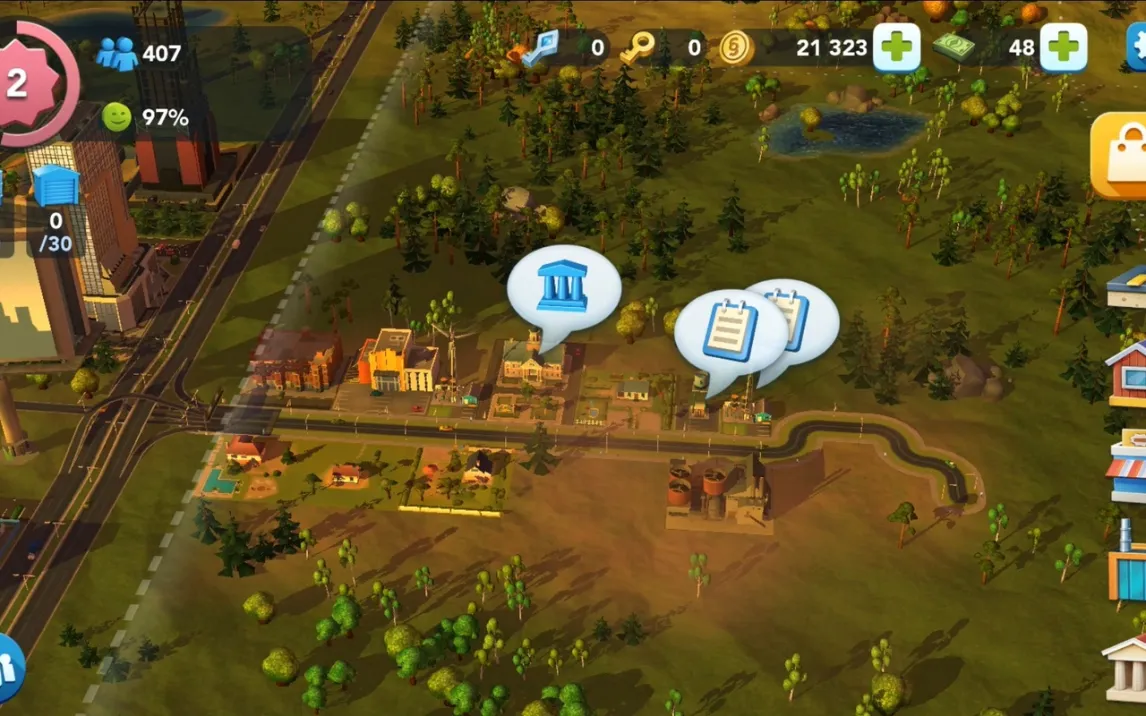Open the settings gear menu
Screen dimensions: 1146x716
[x=1138, y=45]
